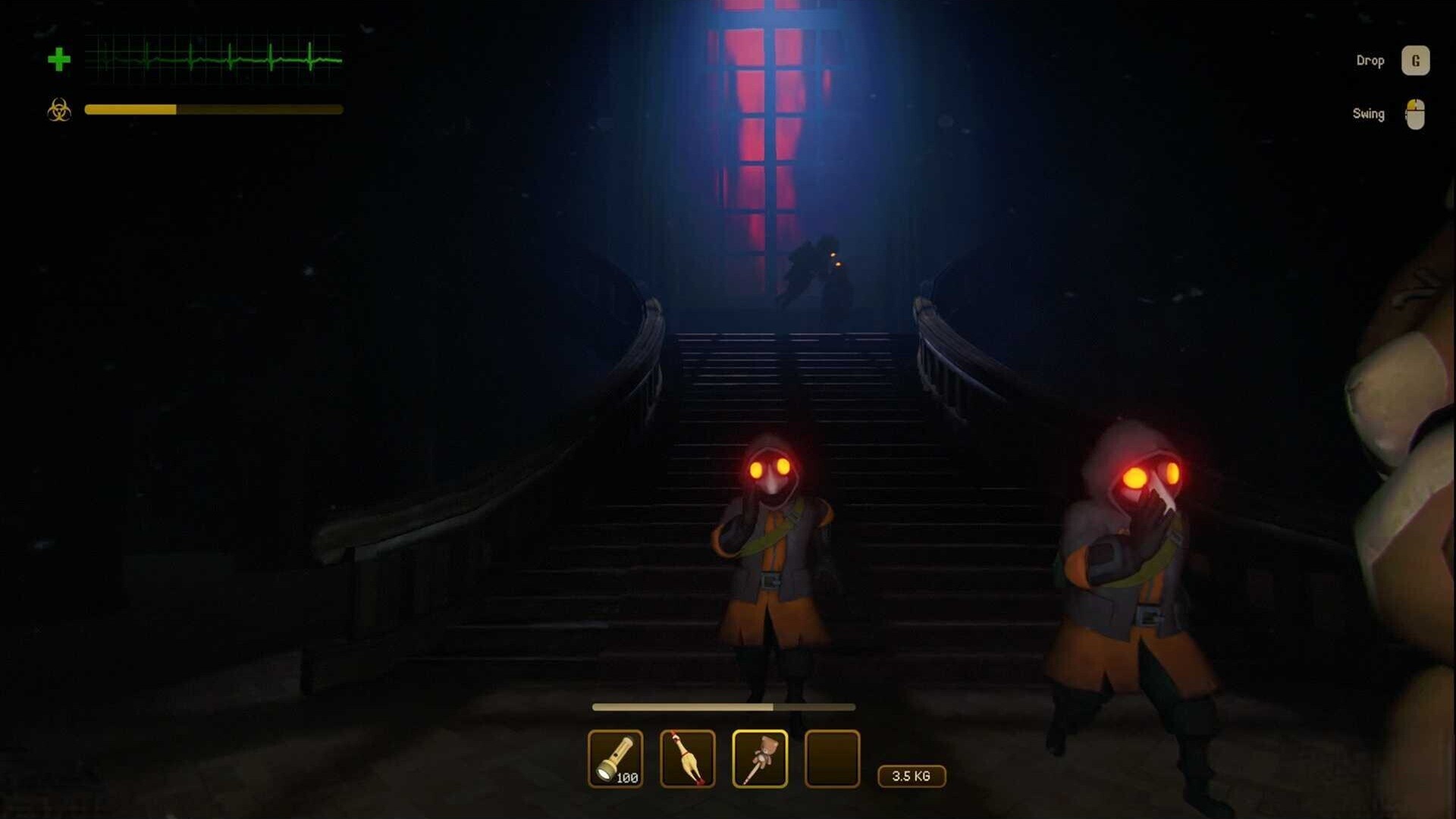Expand the infection meter details
Image resolution: width=1456 pixels, height=819 pixels.
coord(215,111)
